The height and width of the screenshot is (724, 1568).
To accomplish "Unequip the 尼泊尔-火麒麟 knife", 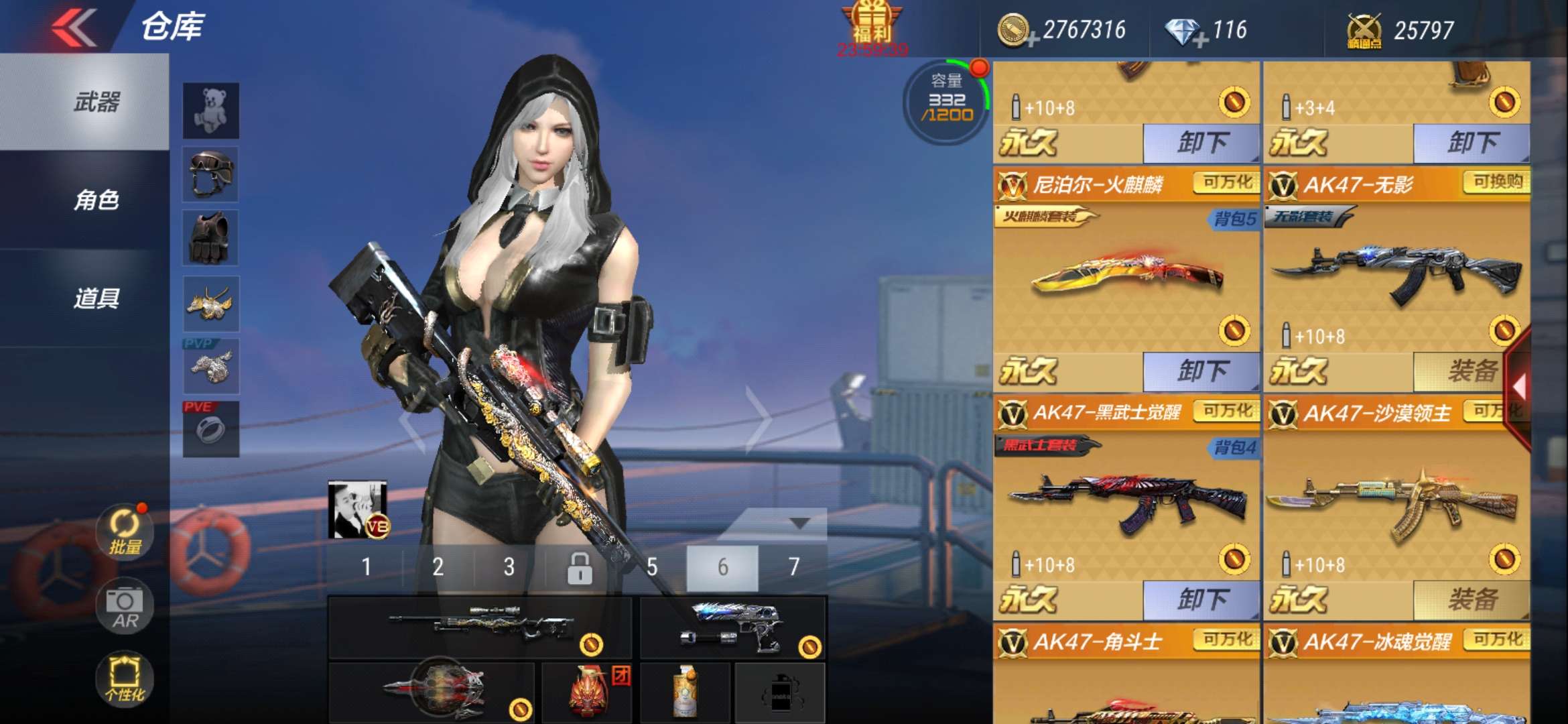I will coord(1201,371).
